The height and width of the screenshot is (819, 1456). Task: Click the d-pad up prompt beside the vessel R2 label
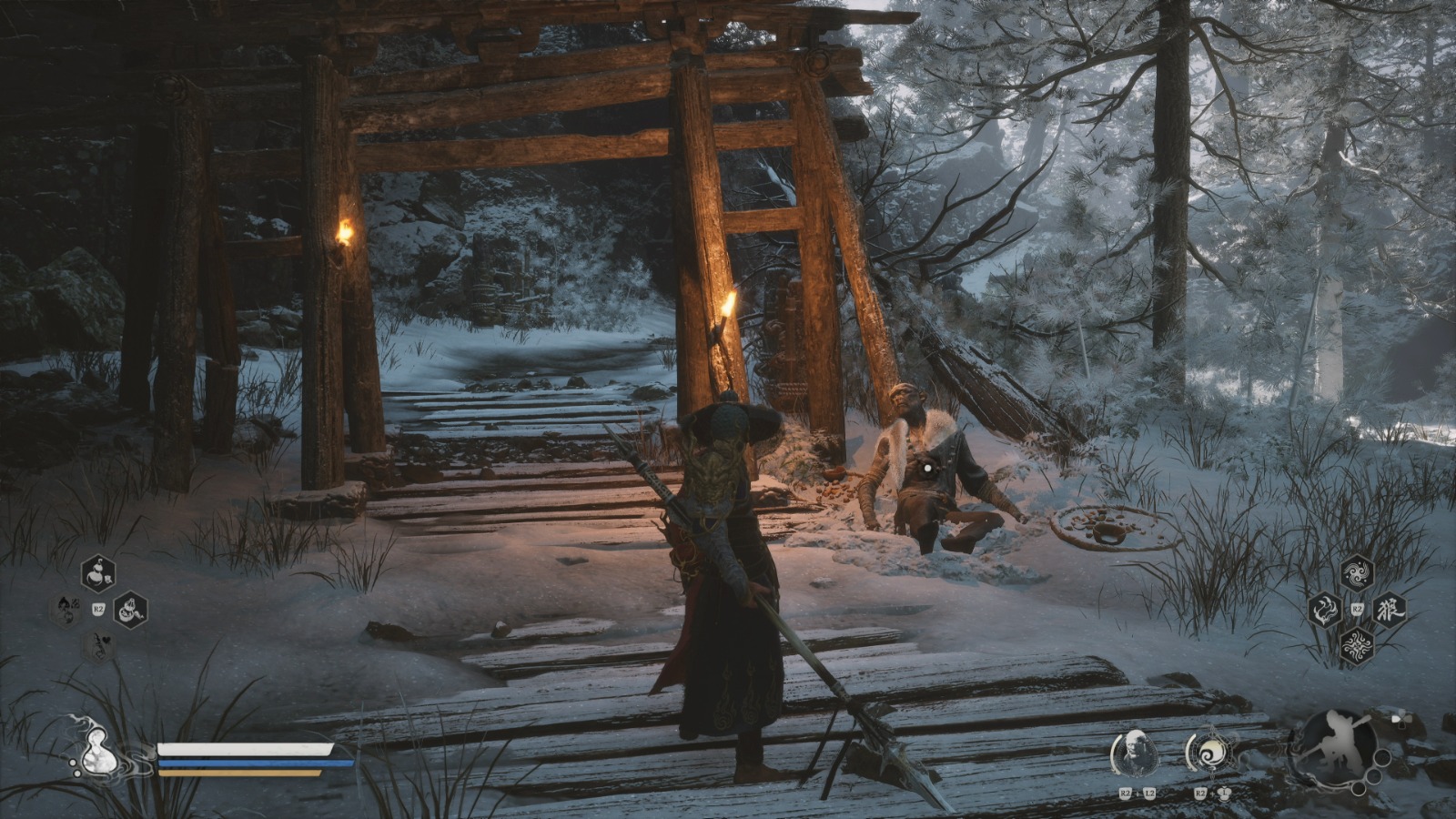coord(1225,793)
